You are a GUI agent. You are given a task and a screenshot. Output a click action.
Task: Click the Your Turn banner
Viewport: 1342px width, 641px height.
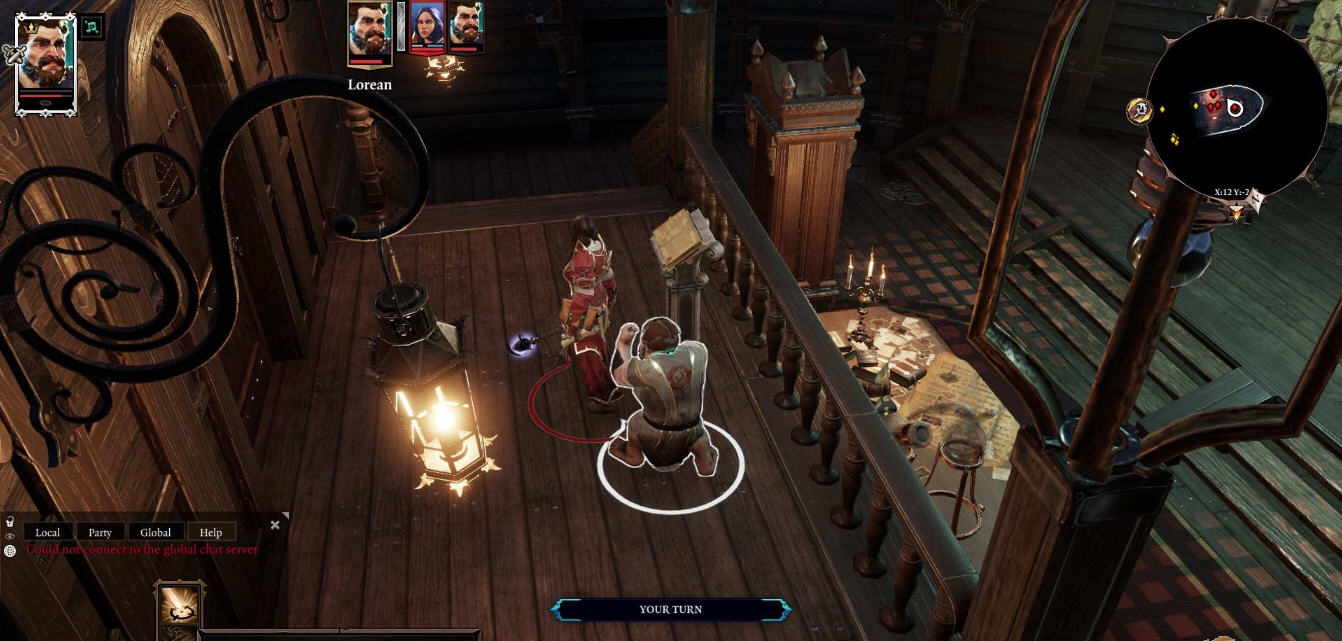pyautogui.click(x=670, y=609)
